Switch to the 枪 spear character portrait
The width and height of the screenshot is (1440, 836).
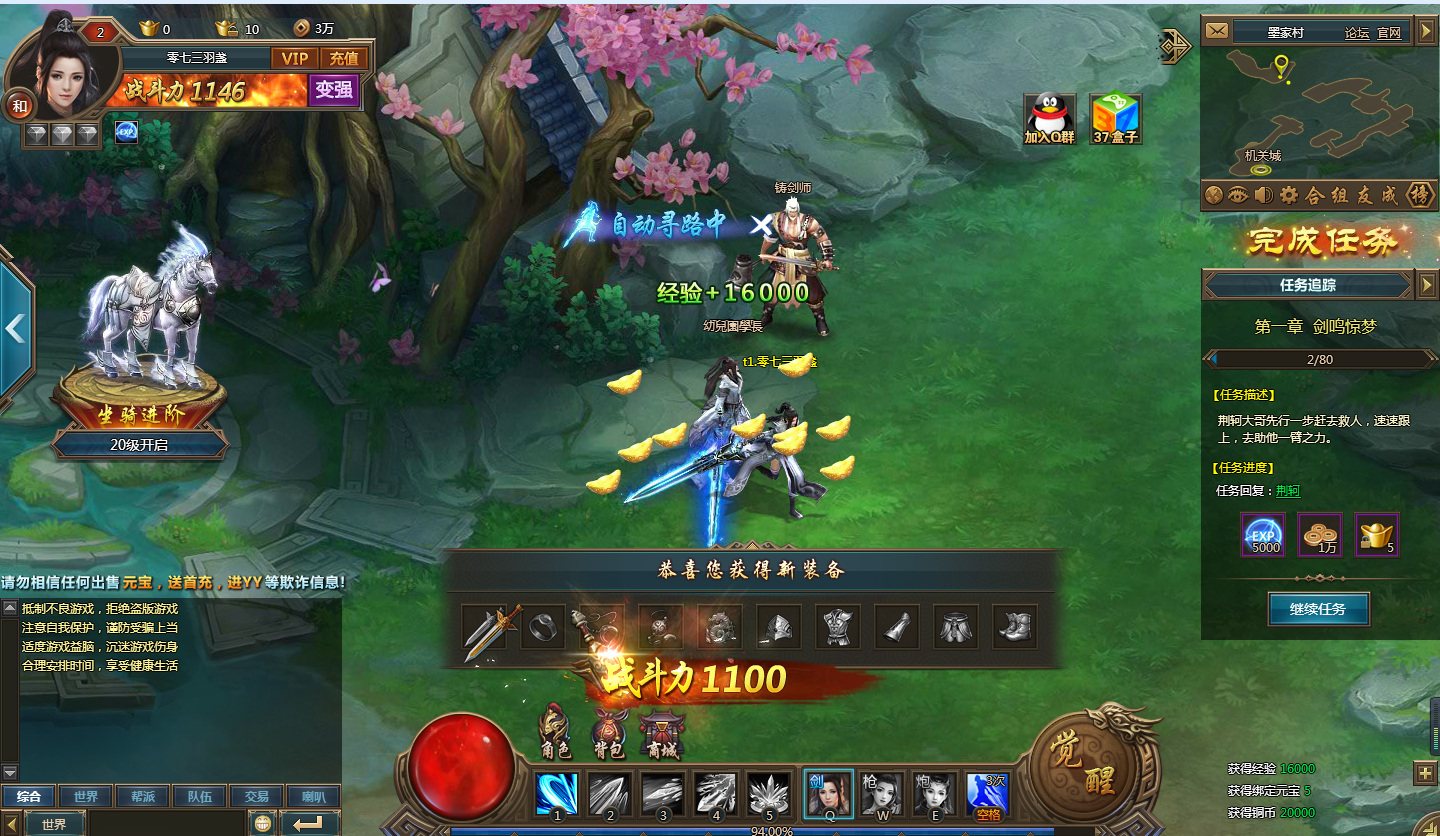pos(882,794)
